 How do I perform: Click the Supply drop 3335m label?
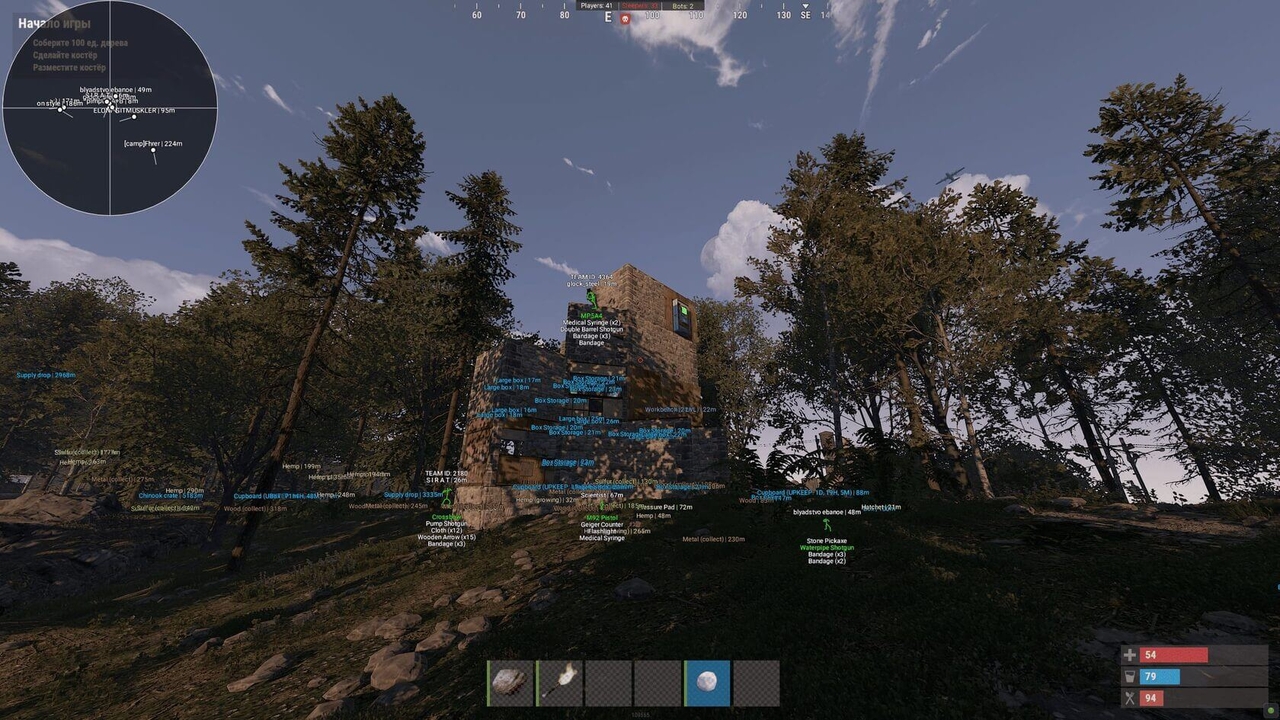click(x=412, y=494)
